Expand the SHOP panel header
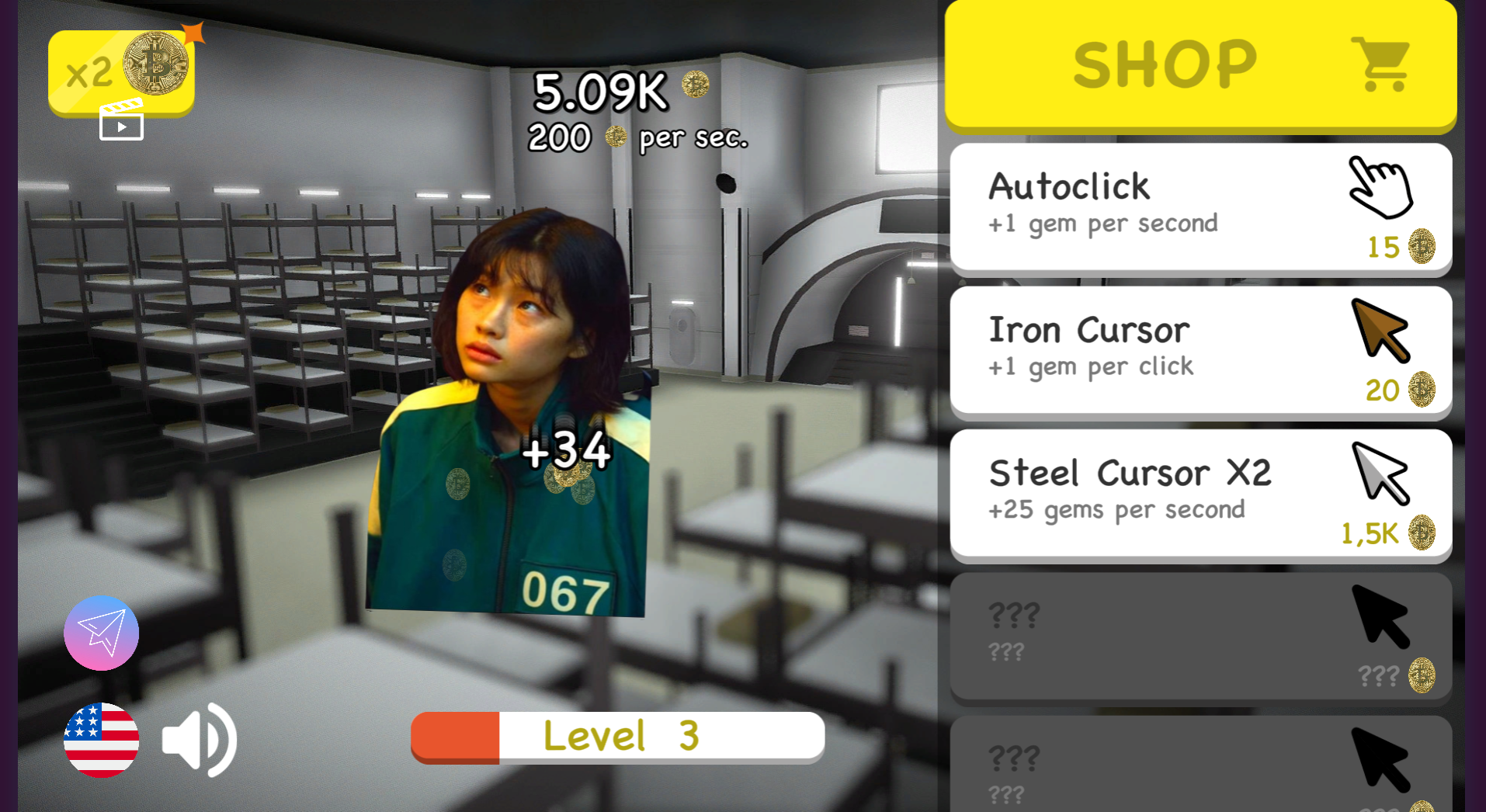The height and width of the screenshot is (812, 1486). coord(1200,62)
